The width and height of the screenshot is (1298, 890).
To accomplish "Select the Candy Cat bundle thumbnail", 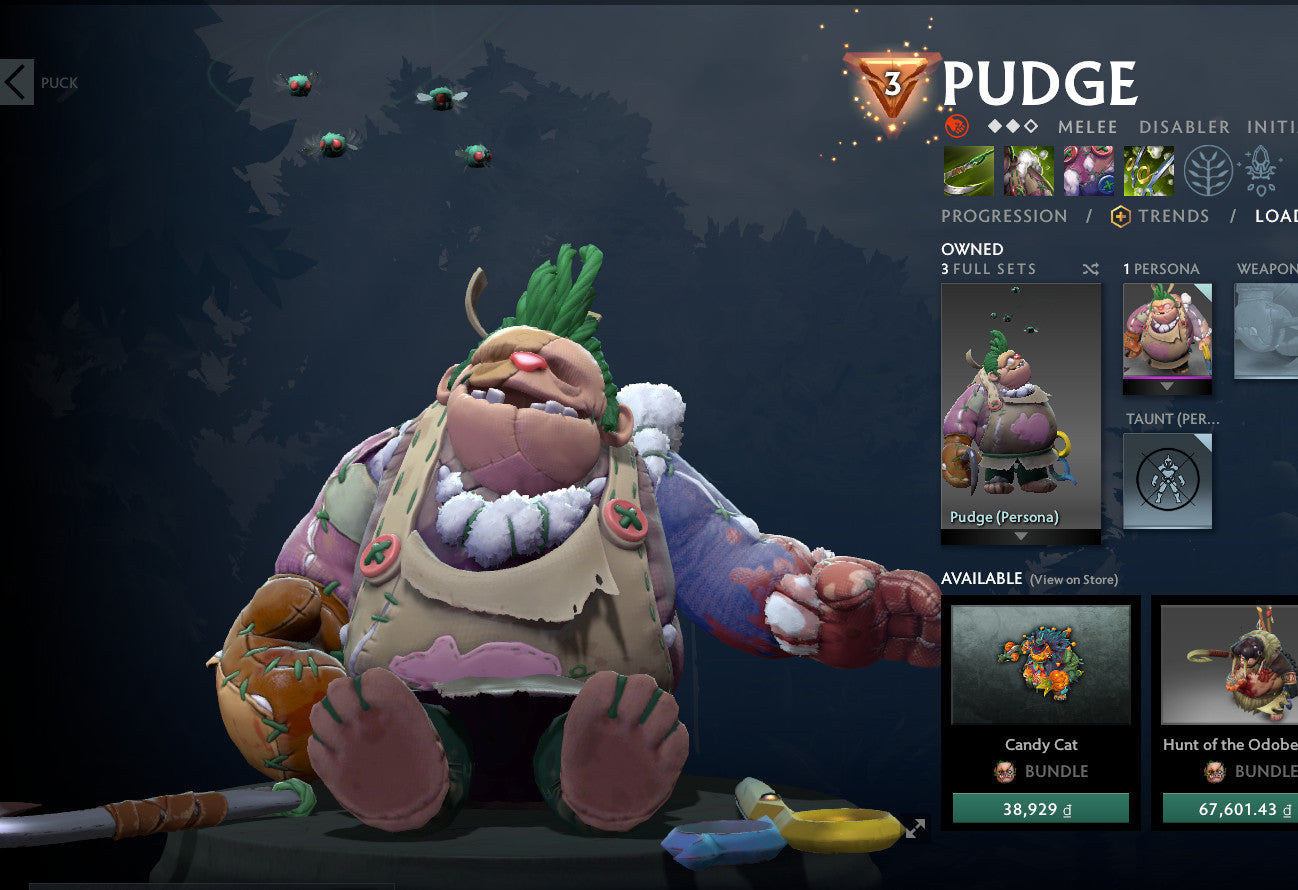I will (x=1040, y=662).
